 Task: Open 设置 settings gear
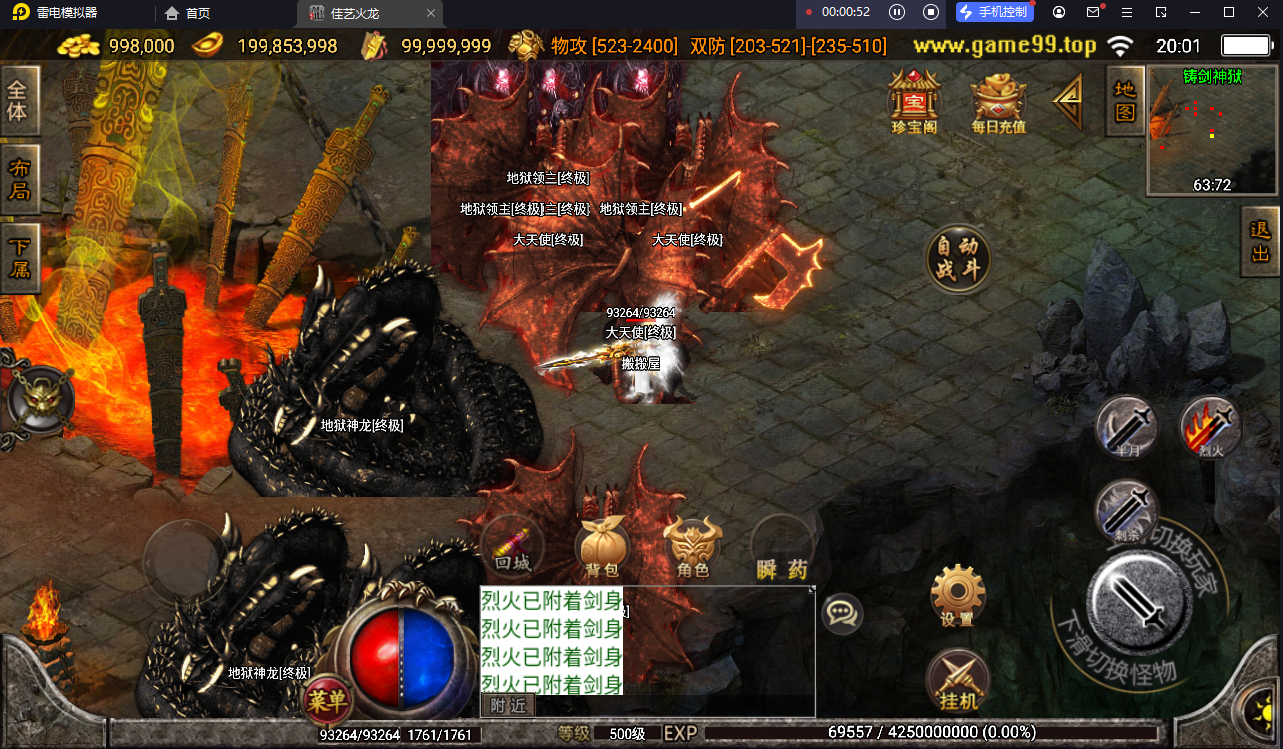pos(957,596)
